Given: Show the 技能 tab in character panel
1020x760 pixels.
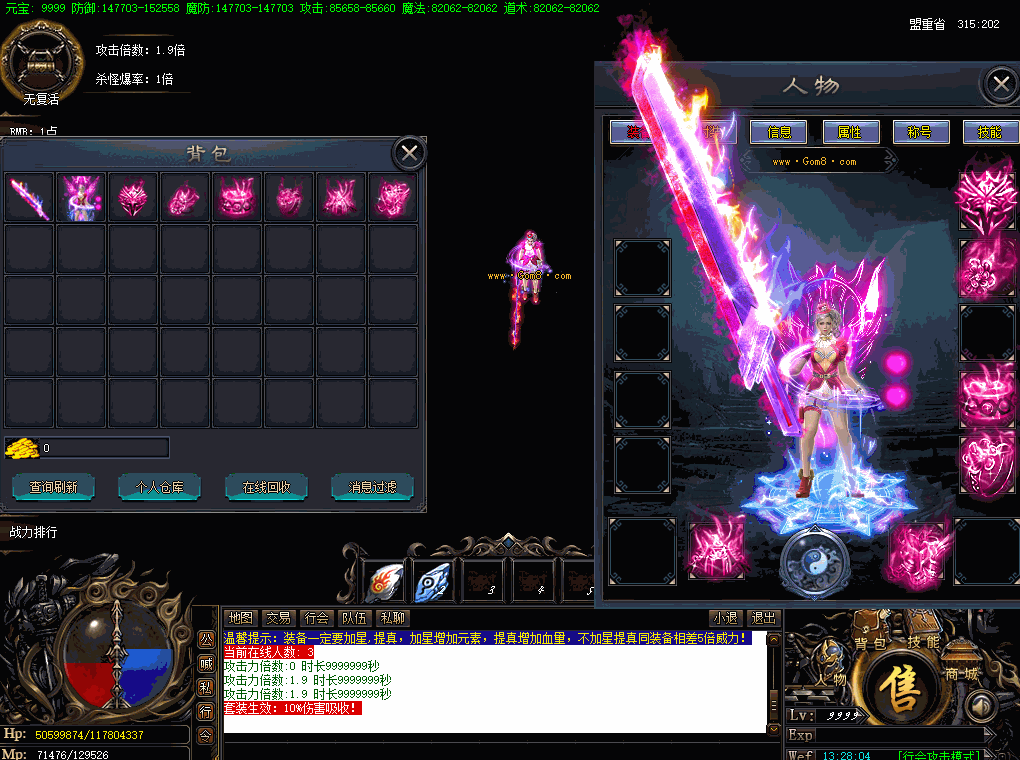Looking at the screenshot, I should pos(989,132).
